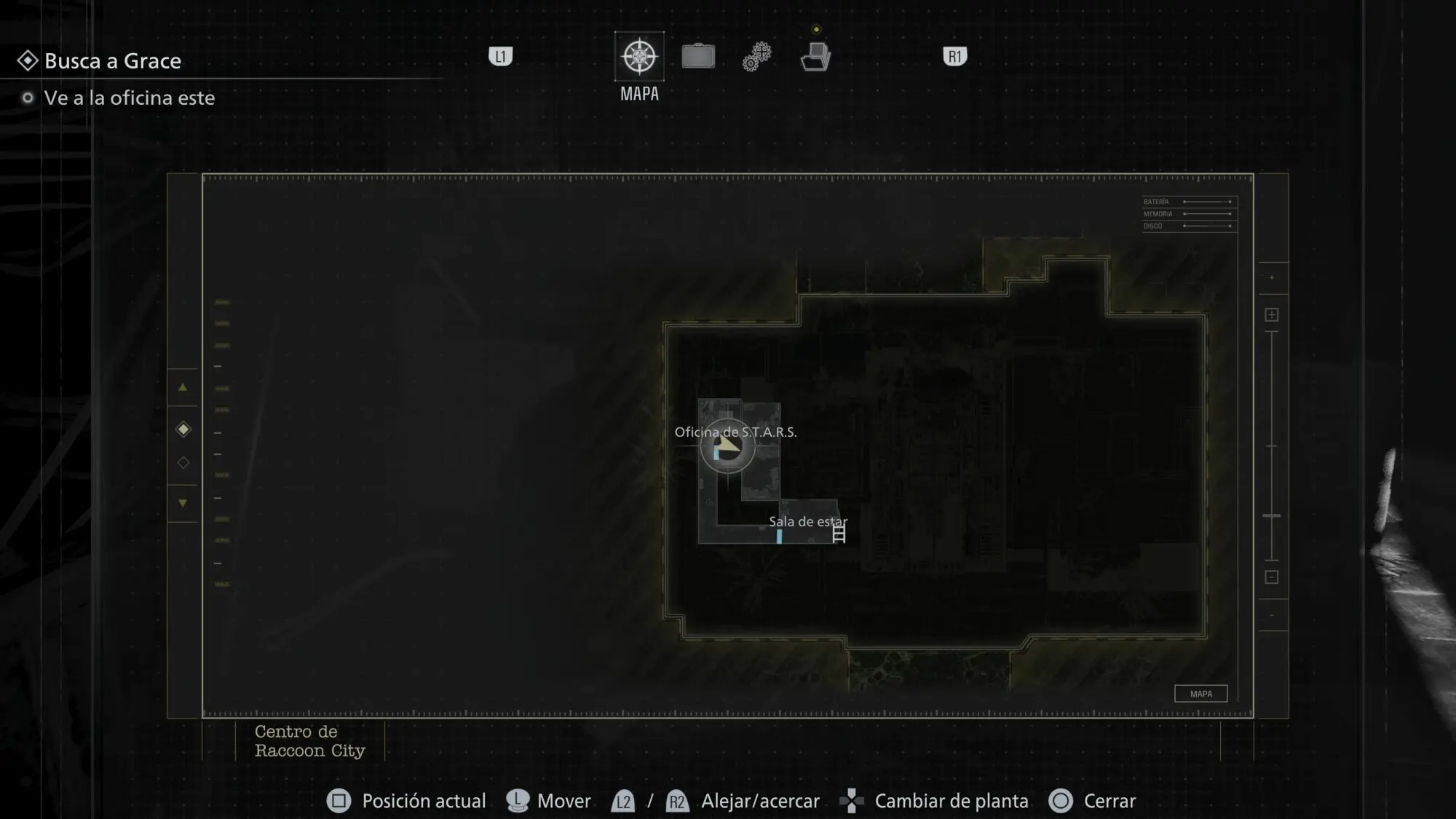Select the MAPA compass tab
1456x819 pixels.
(x=639, y=57)
